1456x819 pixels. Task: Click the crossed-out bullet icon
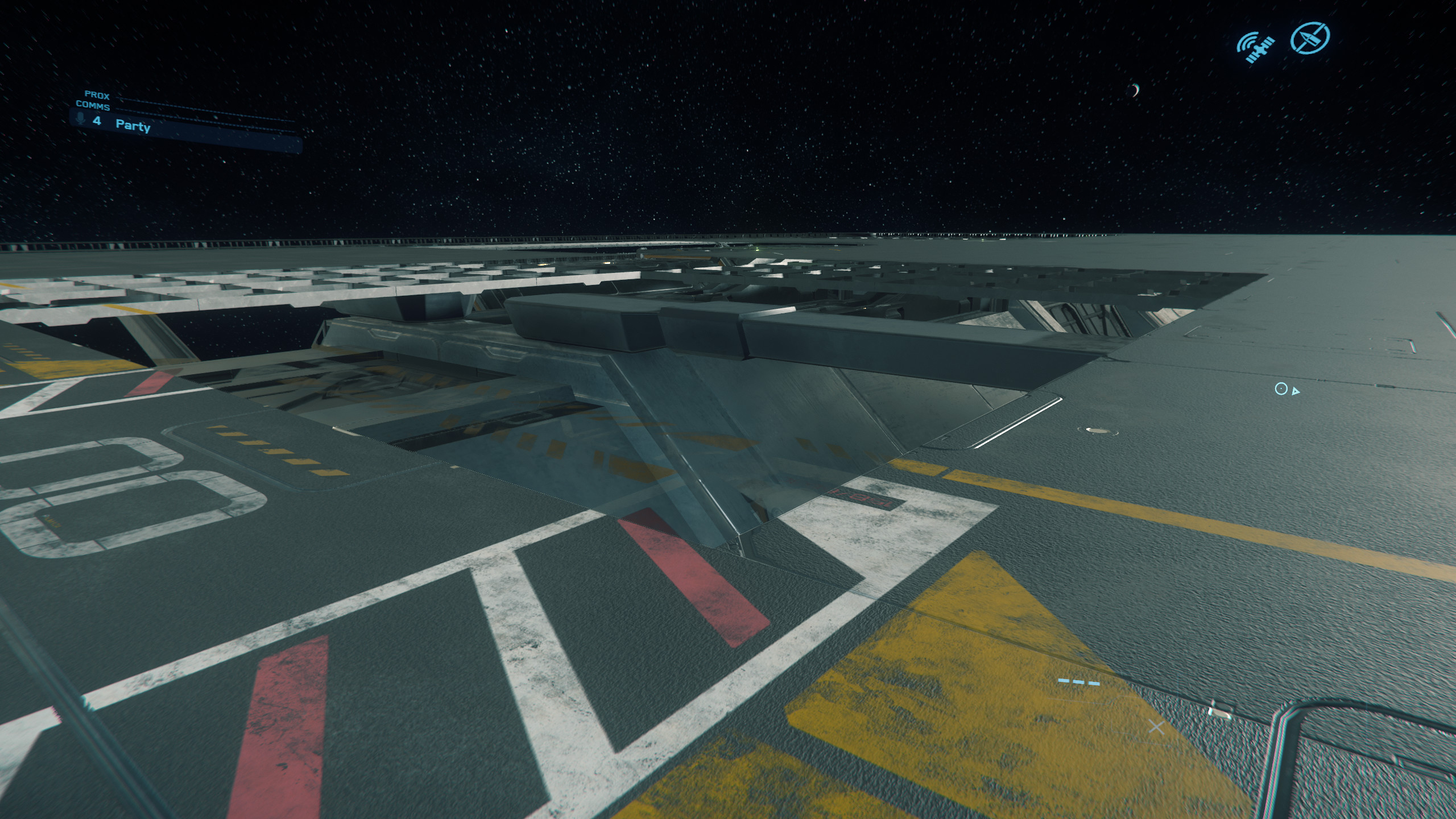[1310, 39]
